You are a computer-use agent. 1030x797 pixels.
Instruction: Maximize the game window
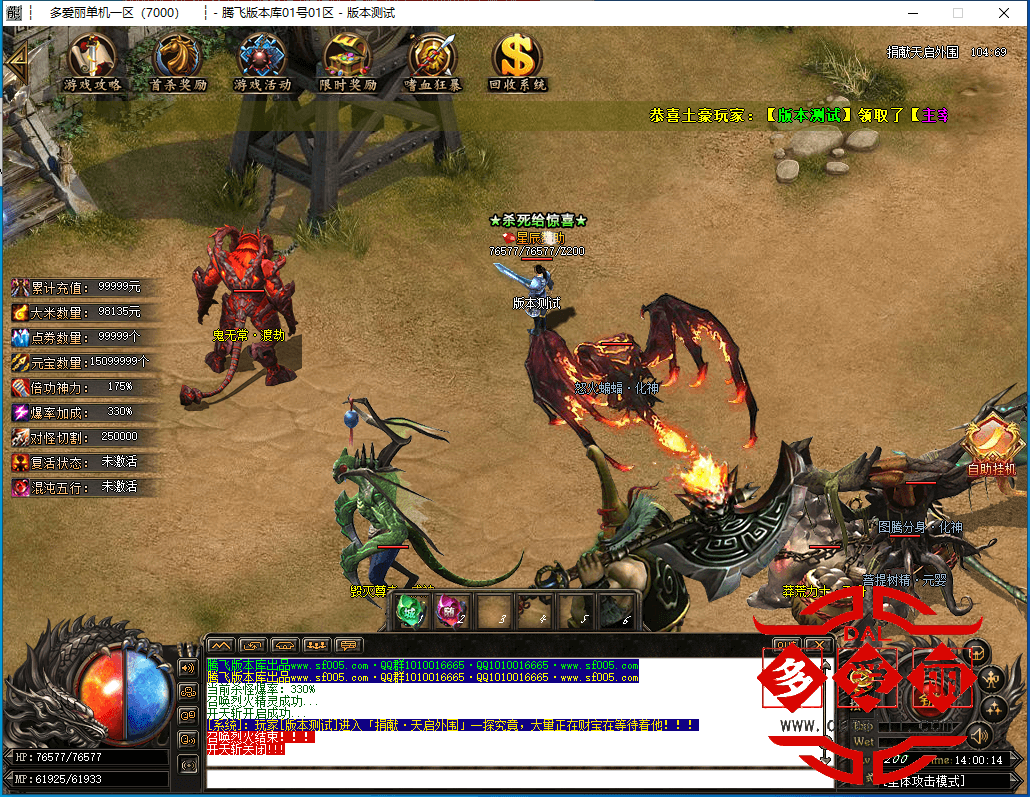957,13
